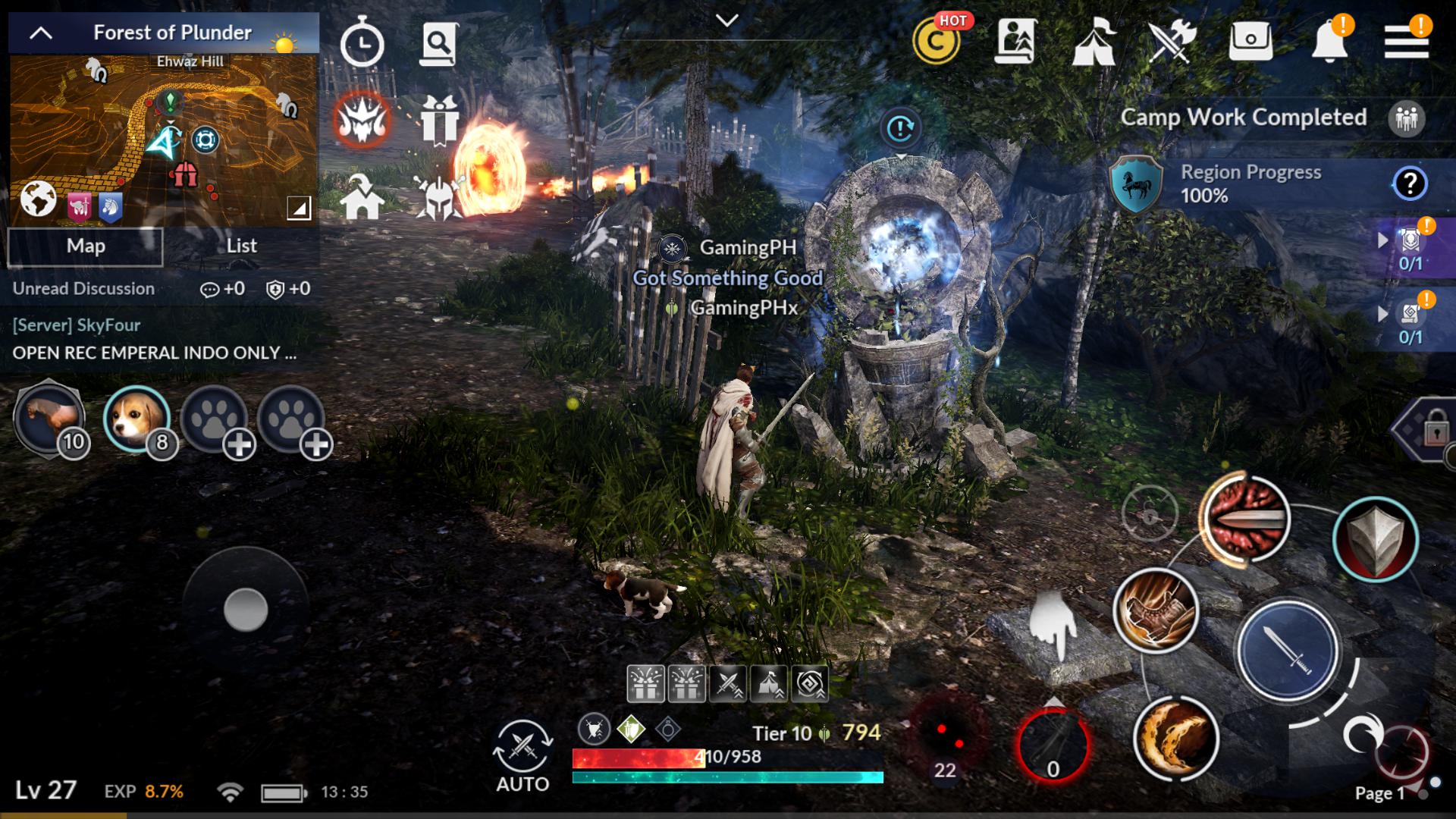Expand the top center notification chevron

coord(727,20)
